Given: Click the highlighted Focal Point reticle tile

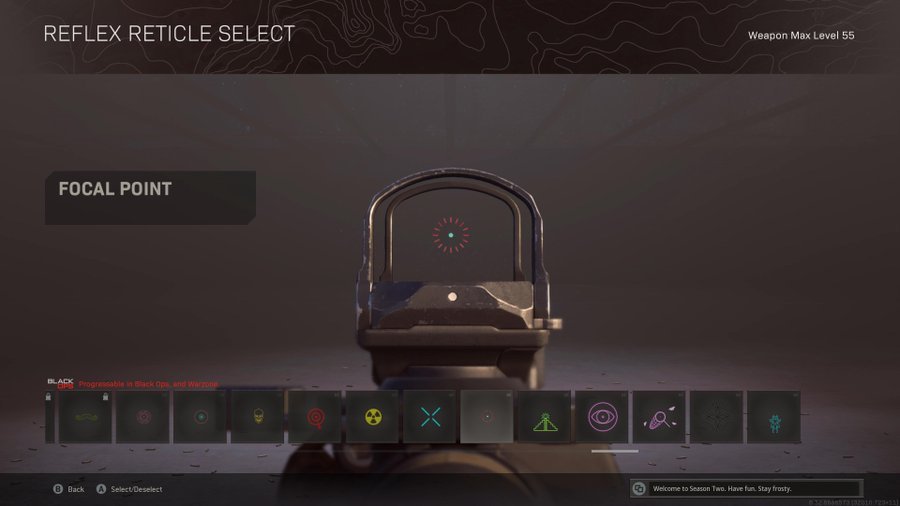Looking at the screenshot, I should click(x=487, y=416).
